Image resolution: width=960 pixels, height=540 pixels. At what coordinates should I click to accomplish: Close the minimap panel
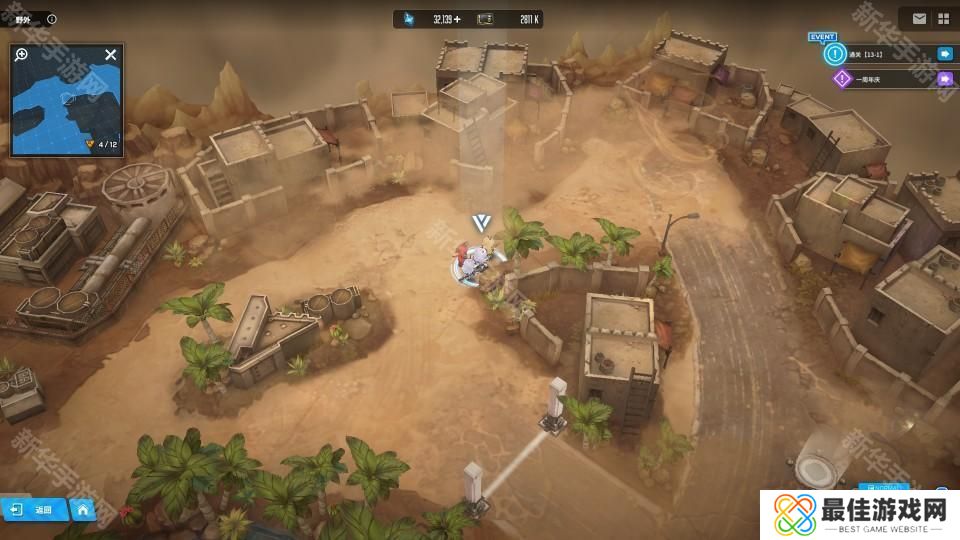111,54
